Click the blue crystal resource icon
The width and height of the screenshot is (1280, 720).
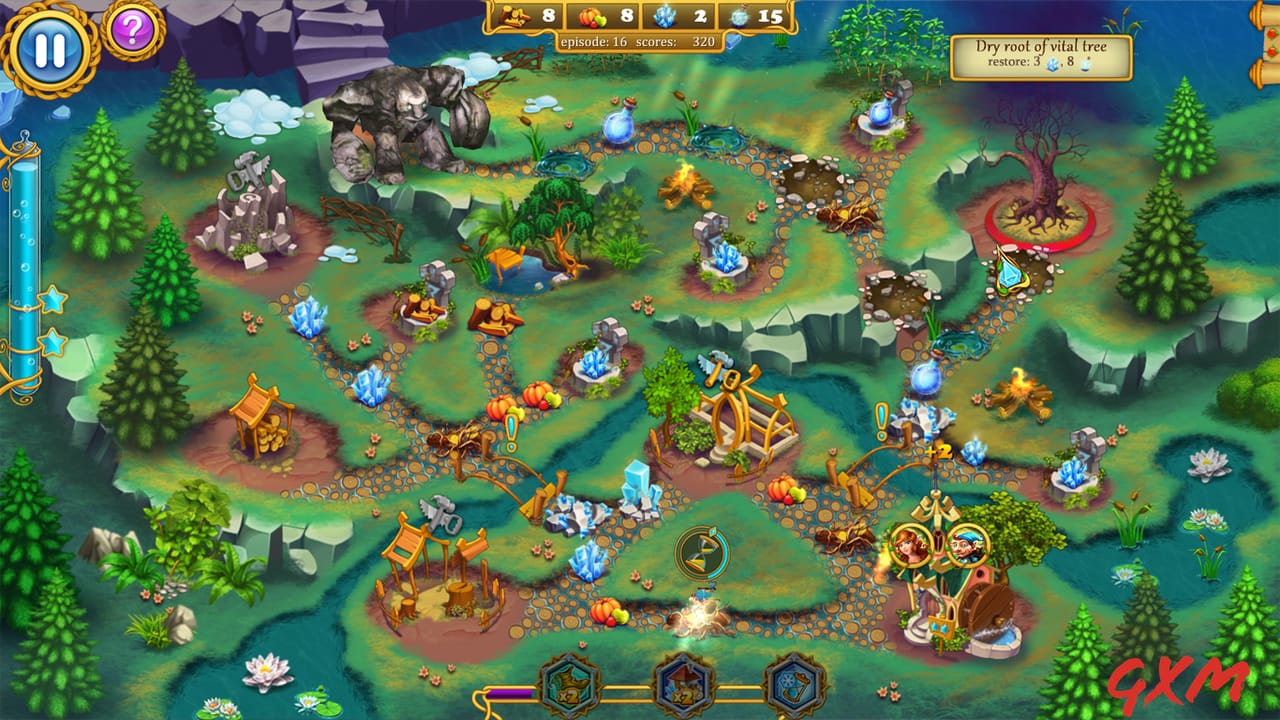pos(666,17)
